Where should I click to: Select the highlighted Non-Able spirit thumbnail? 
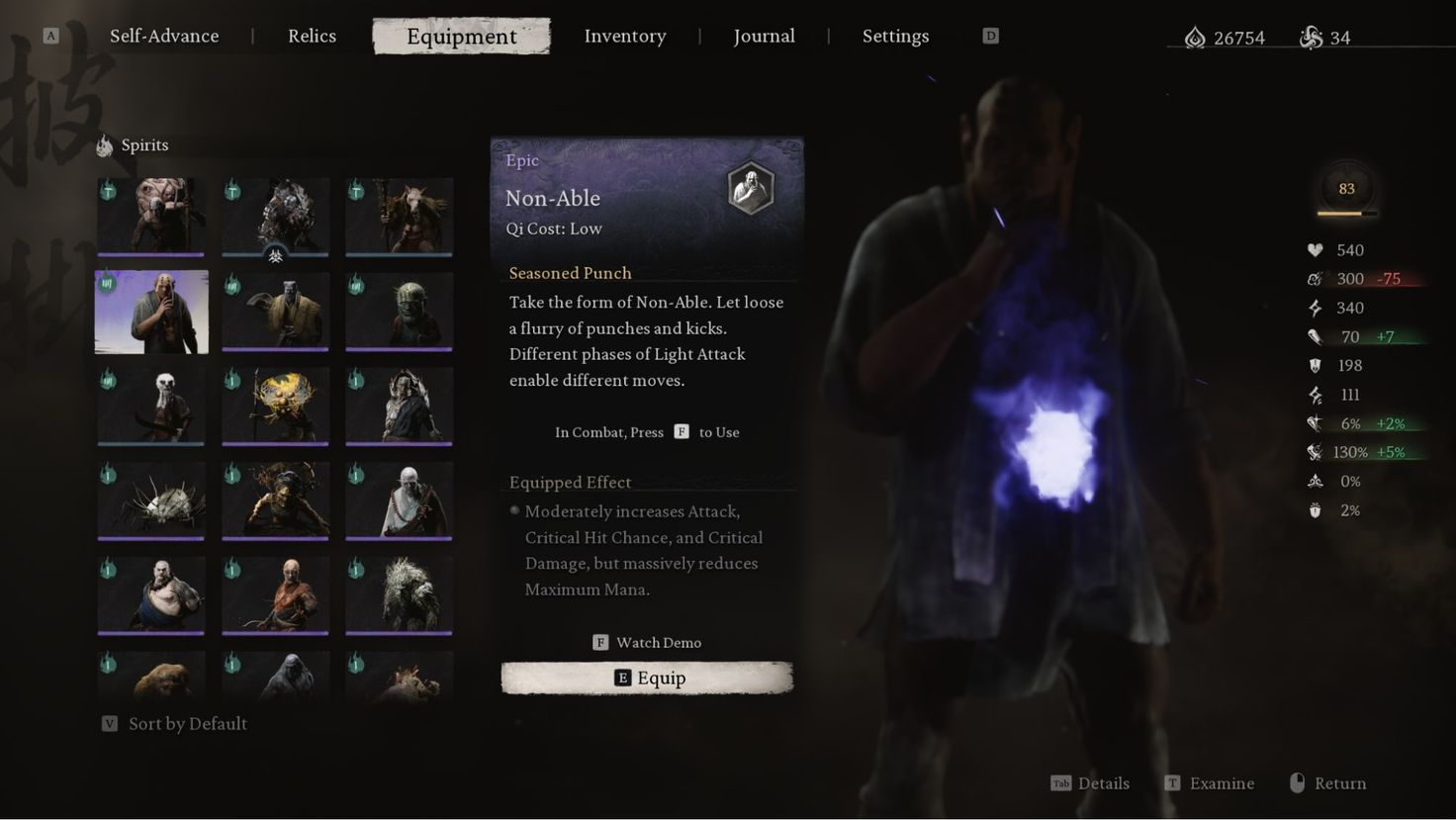click(x=151, y=312)
